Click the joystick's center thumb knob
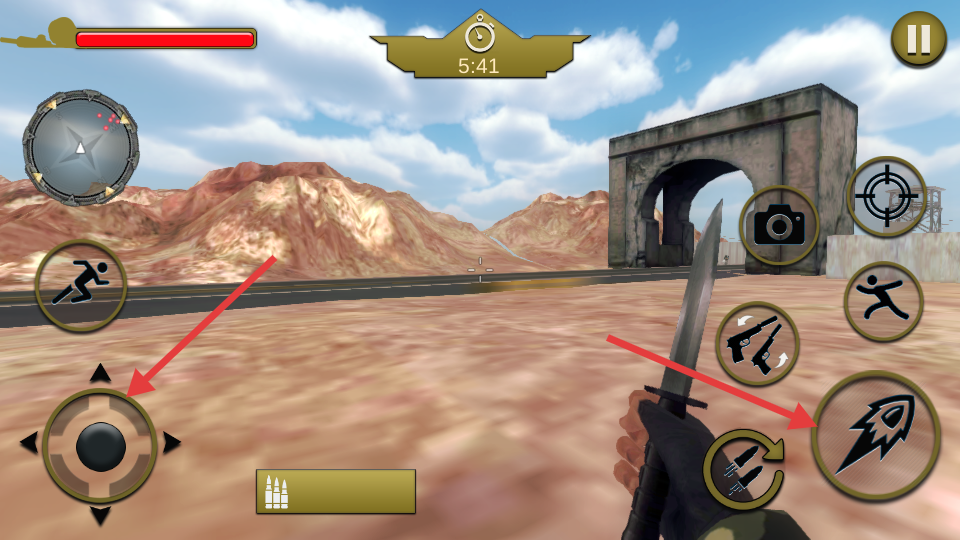 point(101,446)
